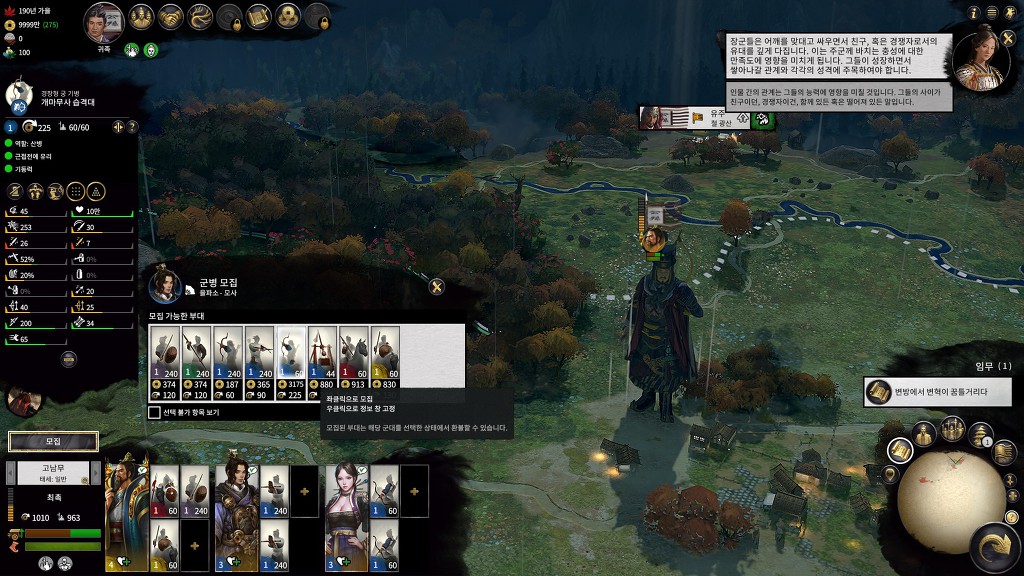The image size is (1024, 576).
Task: Open the handshake diplomacy icon
Action: pyautogui.click(x=170, y=17)
